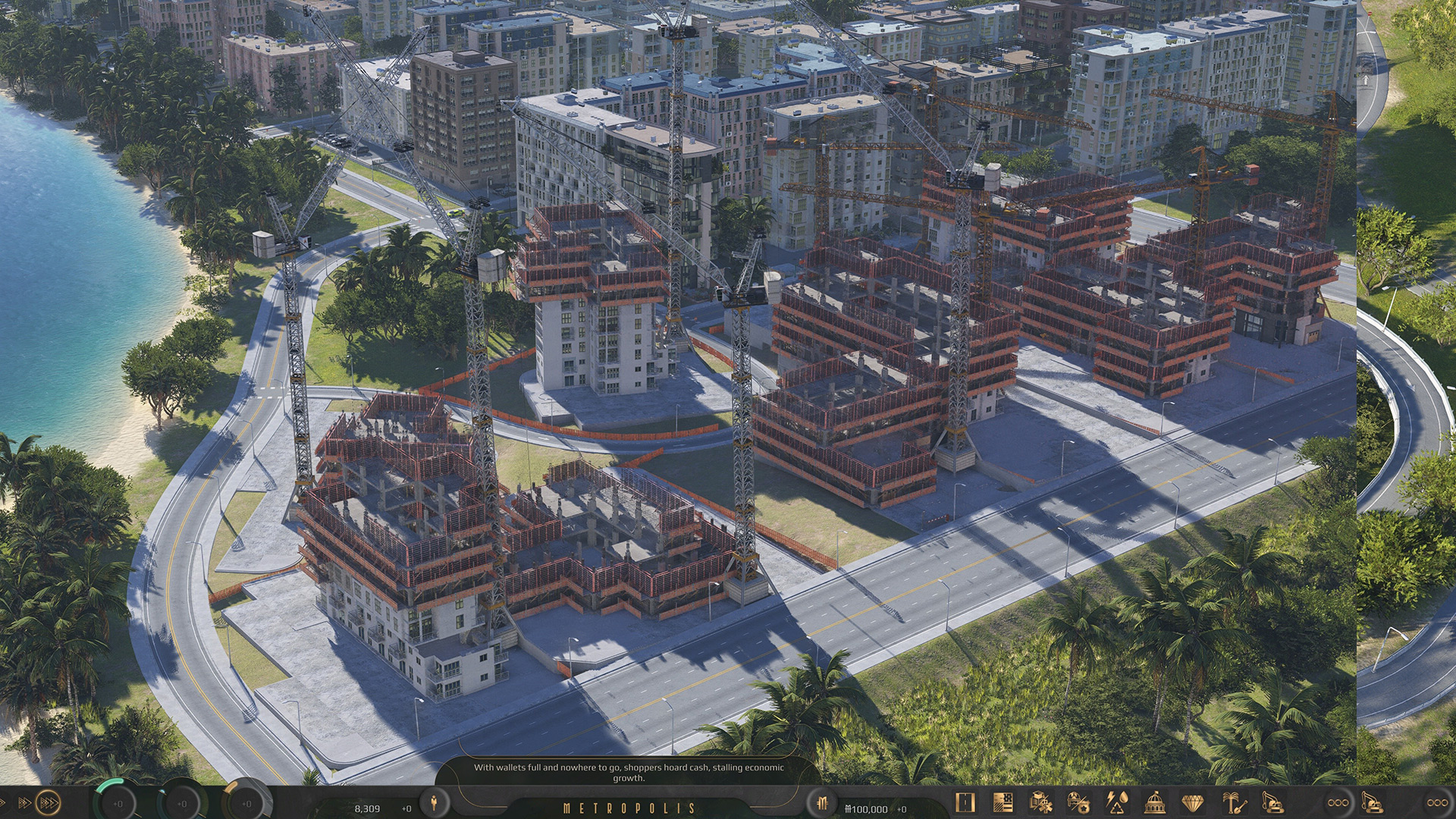1456x819 pixels.
Task: Open the population citizen icon panel
Action: [x=435, y=802]
